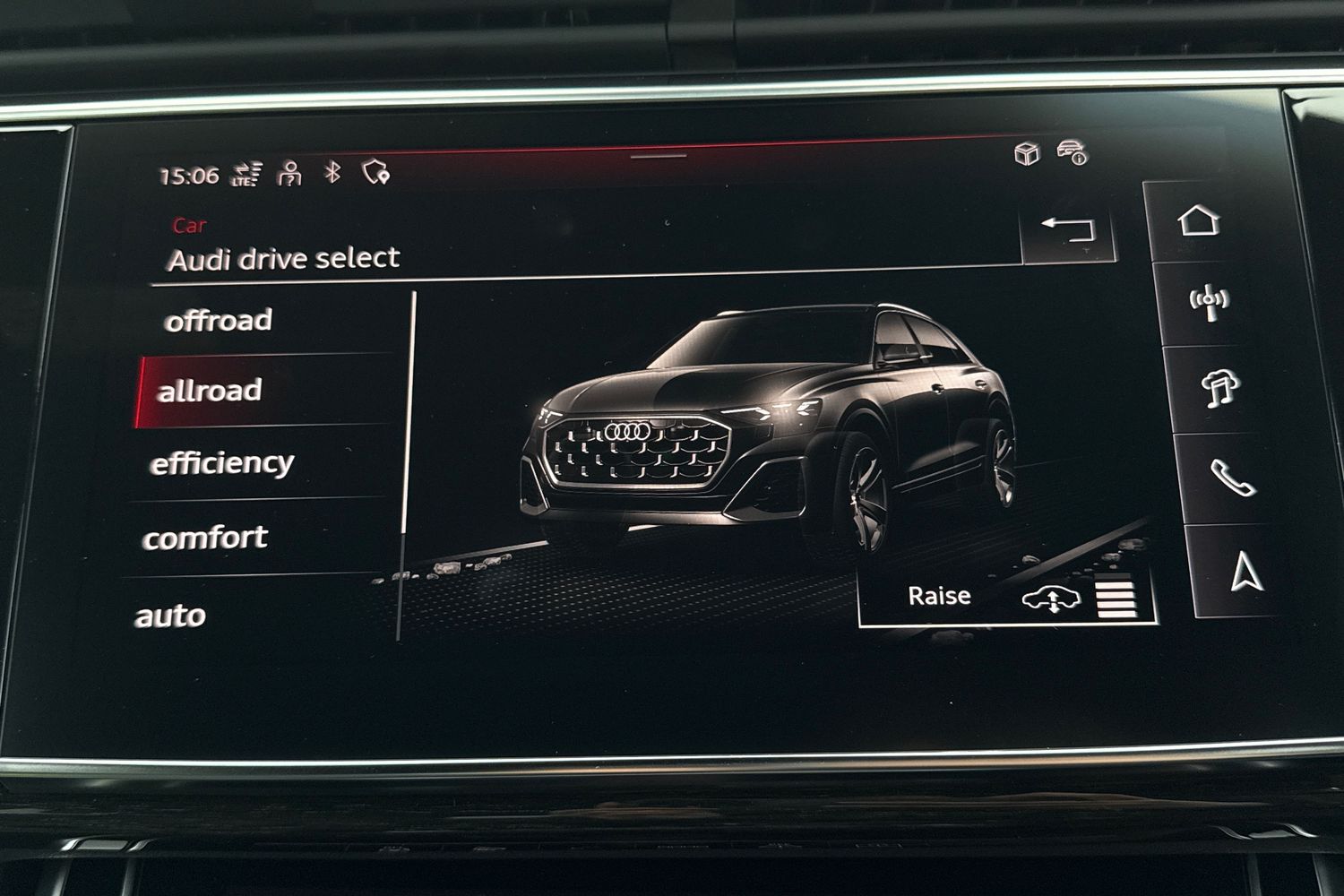
Task: Tap the Audi drive select heading
Action: point(284,258)
